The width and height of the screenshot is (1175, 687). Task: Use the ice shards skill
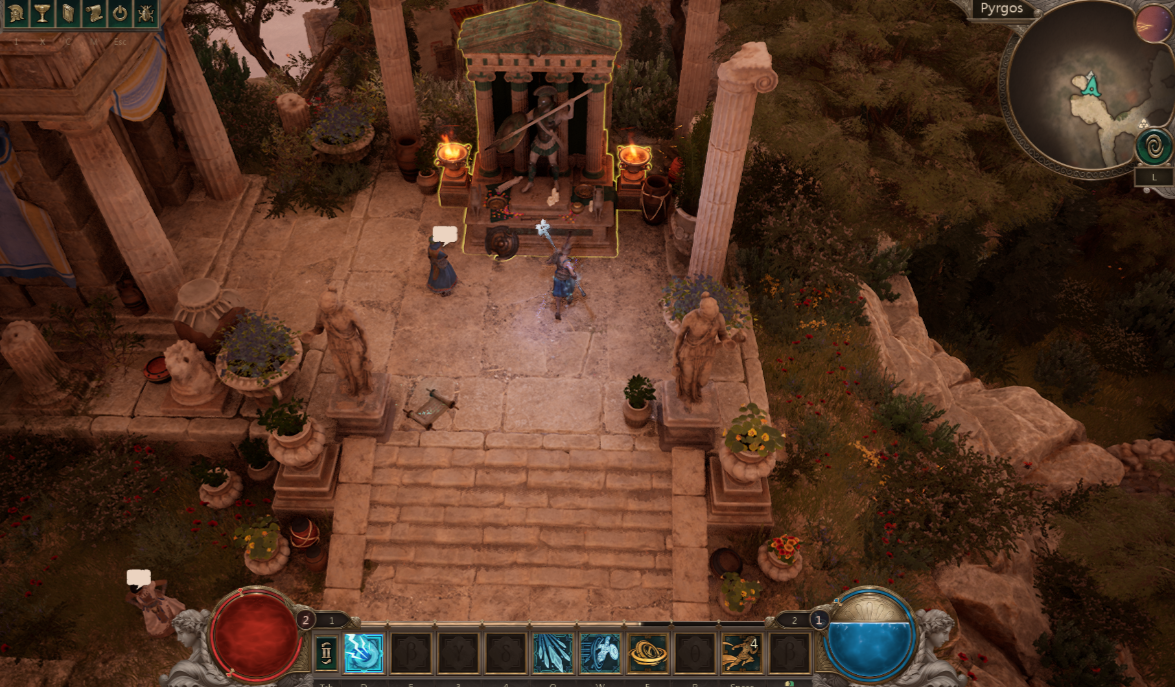pyautogui.click(x=552, y=654)
